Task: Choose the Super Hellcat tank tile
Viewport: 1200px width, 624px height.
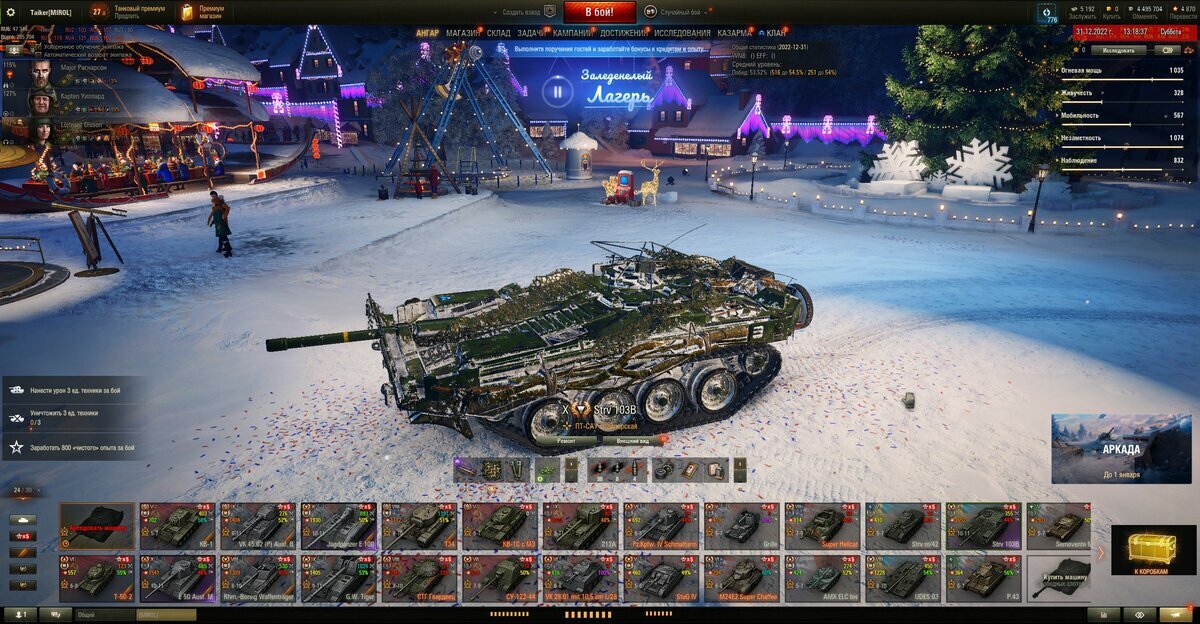Action: (822, 526)
